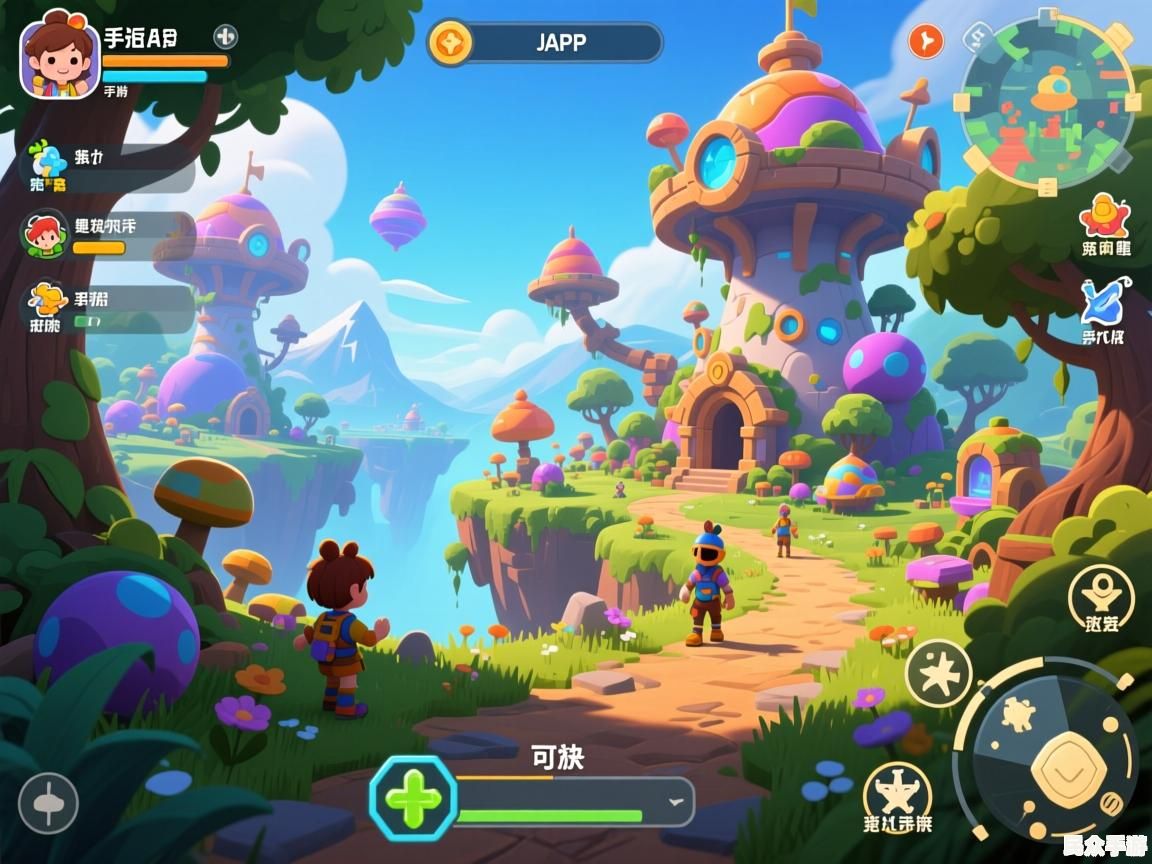Tap the grey round button in the bottom-left corner

point(48,803)
